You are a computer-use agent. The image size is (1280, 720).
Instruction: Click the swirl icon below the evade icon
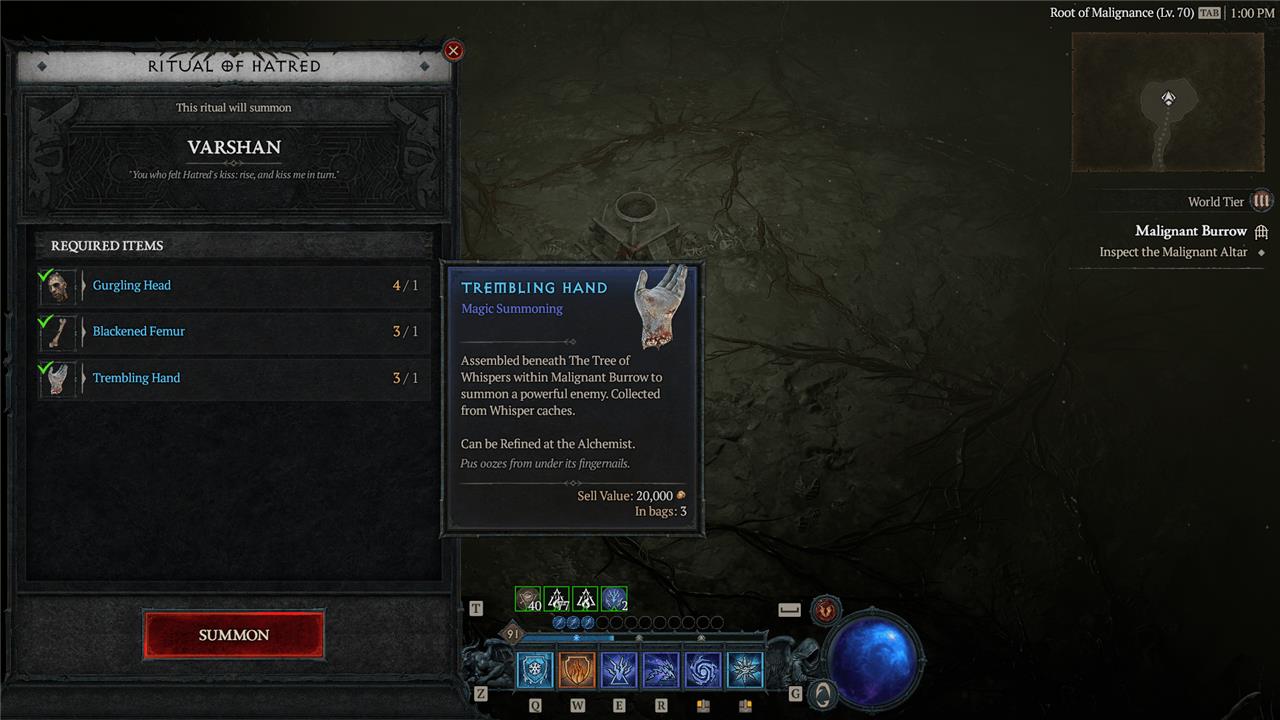(x=822, y=693)
